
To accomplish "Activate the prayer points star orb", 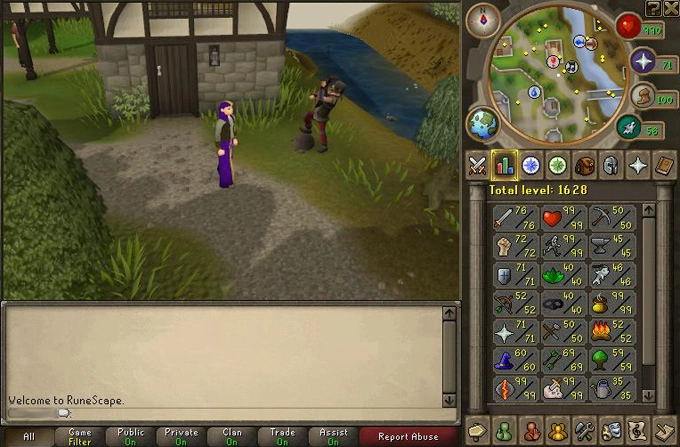I will point(641,64).
